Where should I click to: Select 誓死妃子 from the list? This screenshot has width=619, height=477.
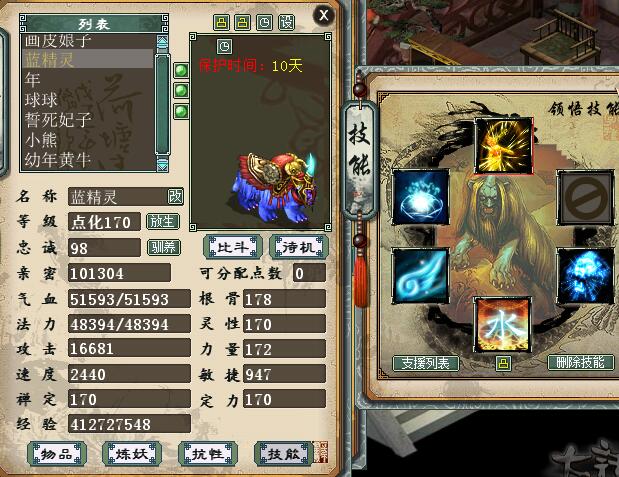tap(58, 120)
